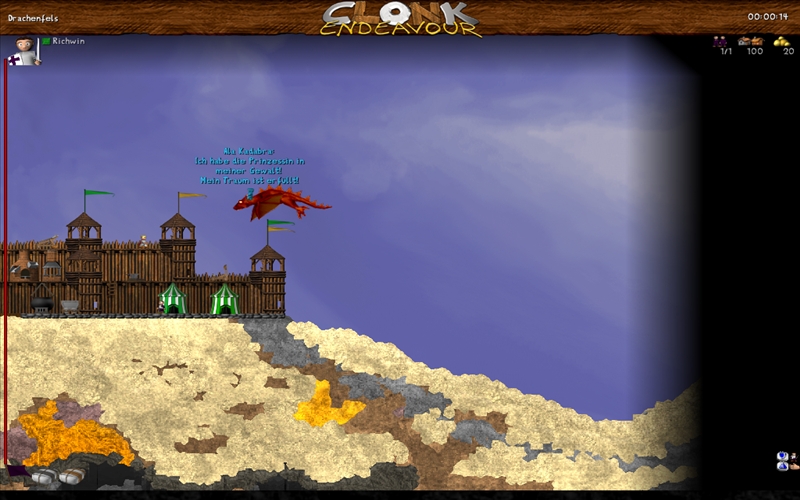Click the pointing hand icon
800x500 pixels.
795,467
